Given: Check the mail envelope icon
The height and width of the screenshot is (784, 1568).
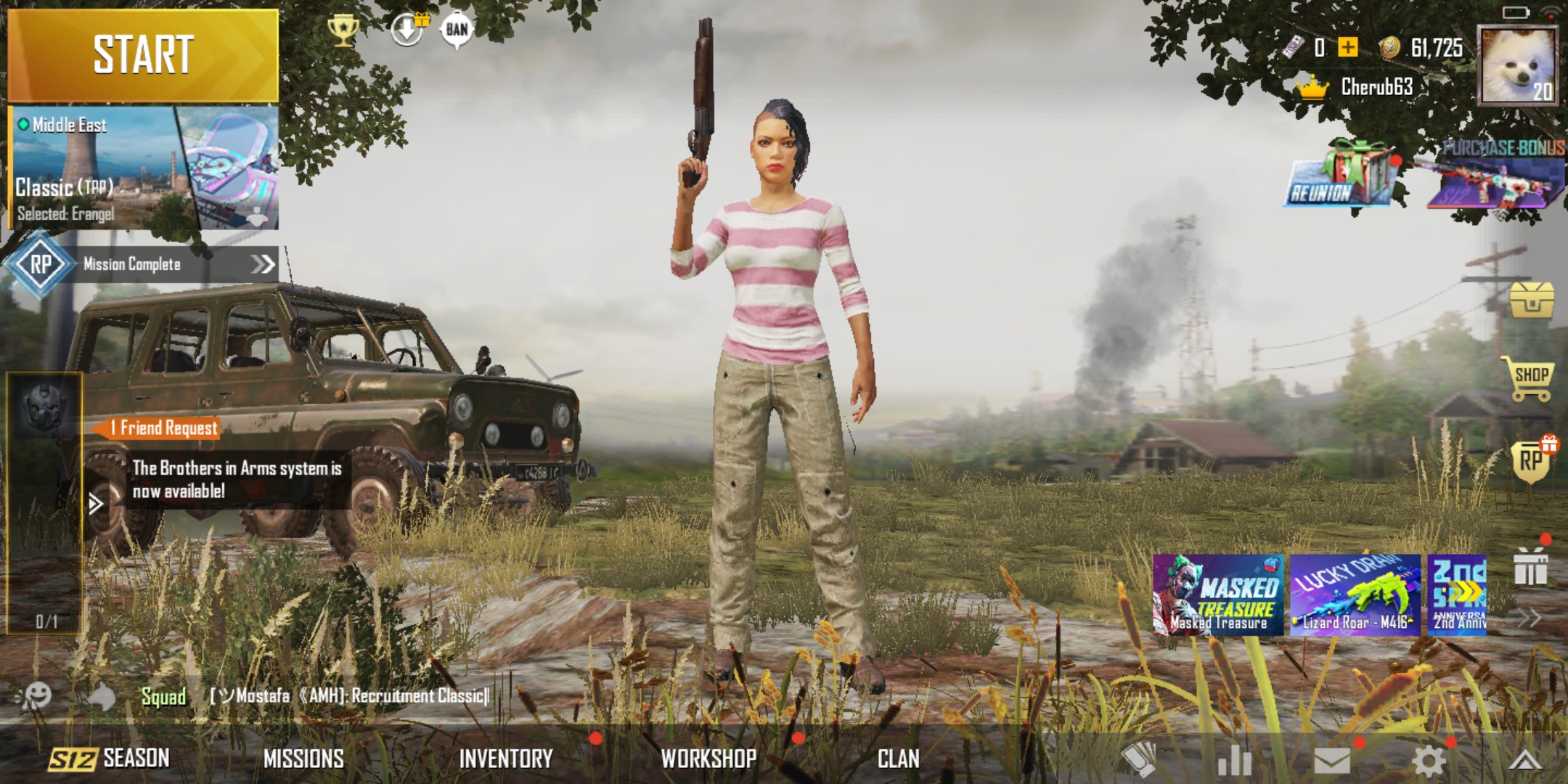Looking at the screenshot, I should [1332, 761].
